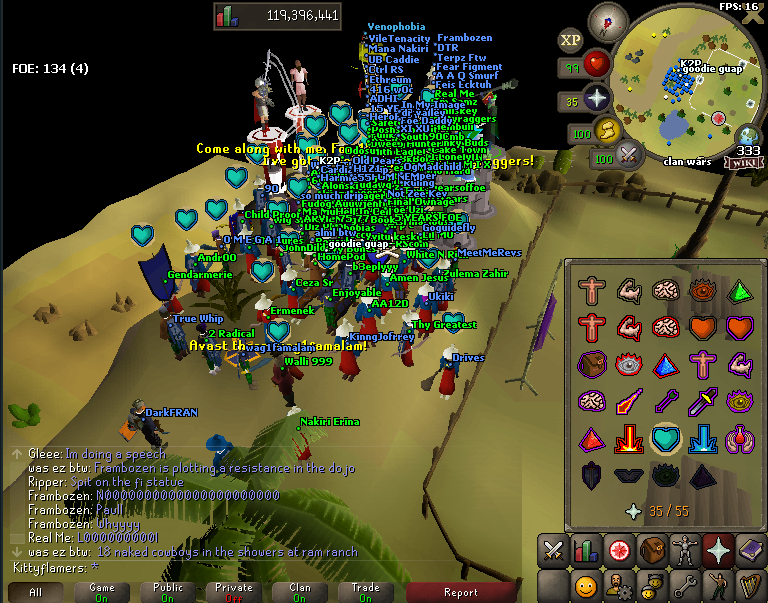Select the Public chat filter tab
This screenshot has width=768, height=603.
168,592
